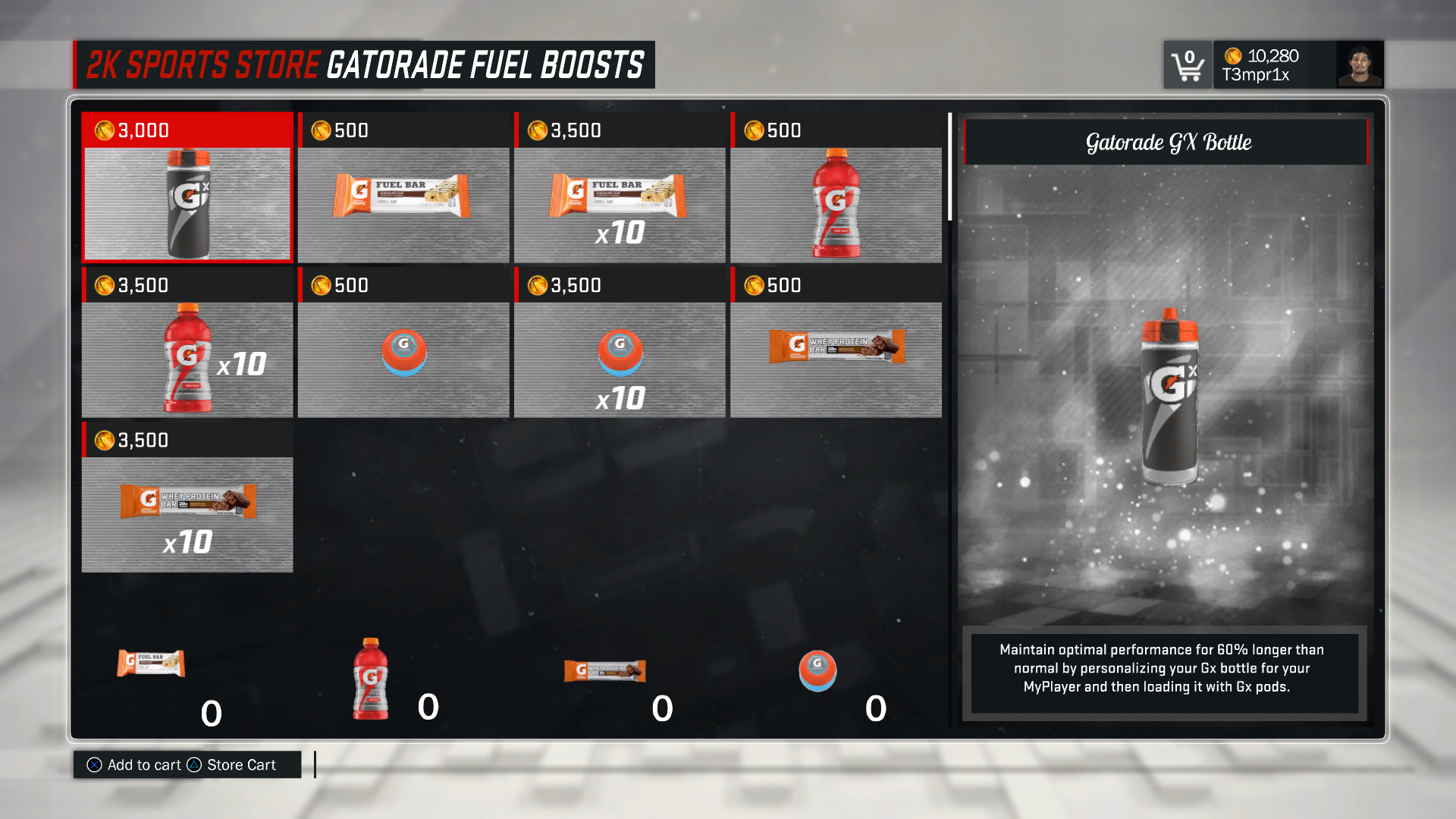Click Add to cart

[135, 765]
